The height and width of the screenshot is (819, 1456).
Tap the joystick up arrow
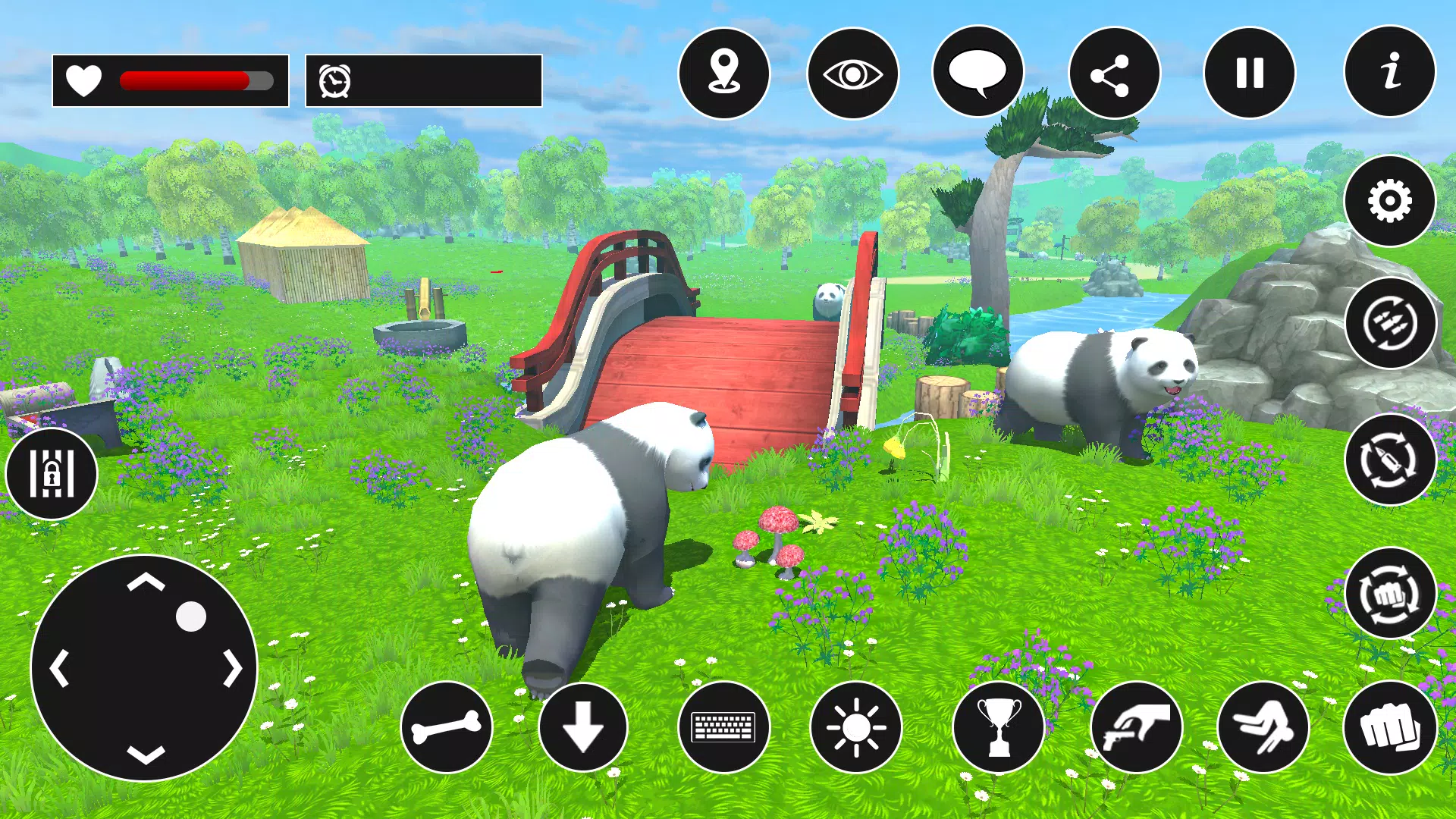(146, 582)
